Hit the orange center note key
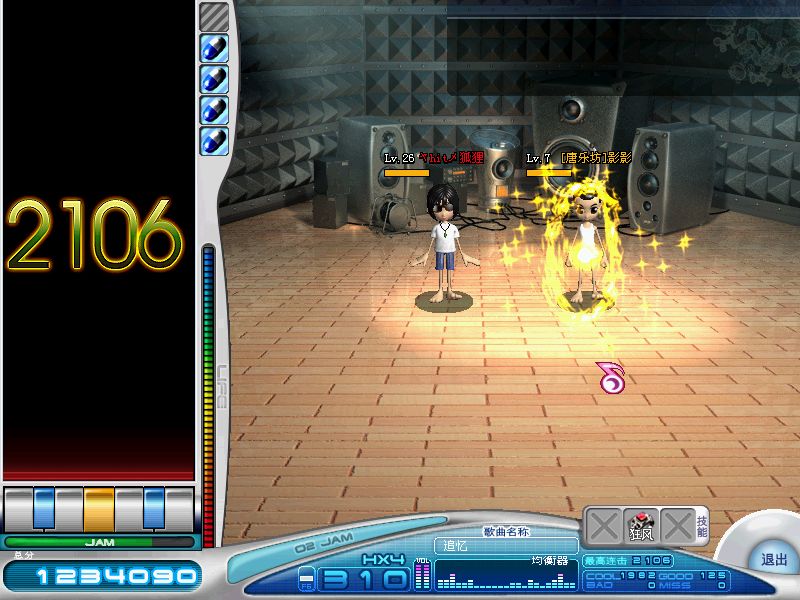800x600 pixels. tap(99, 508)
